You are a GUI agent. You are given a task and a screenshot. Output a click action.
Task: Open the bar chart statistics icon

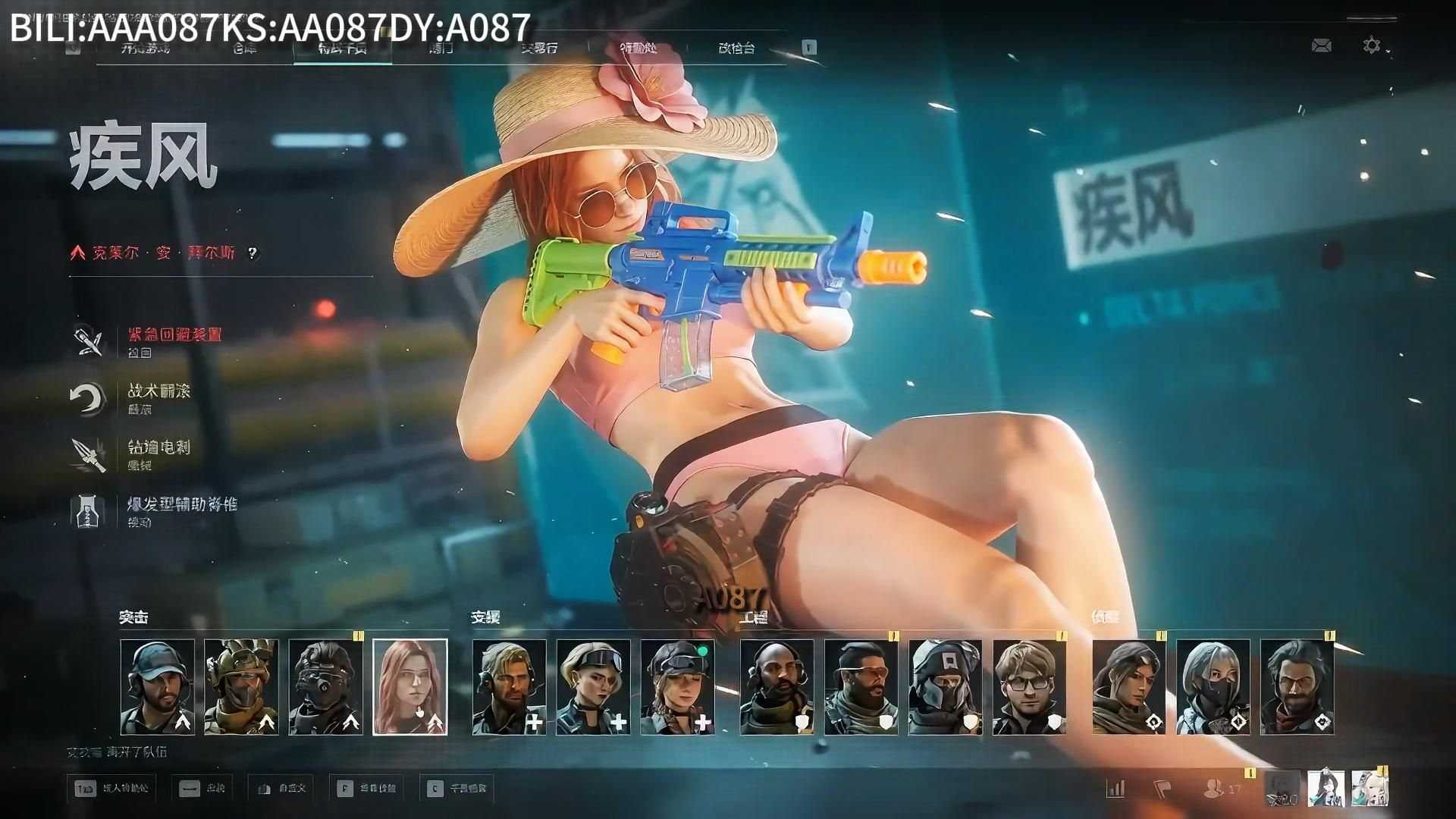pos(1116,789)
